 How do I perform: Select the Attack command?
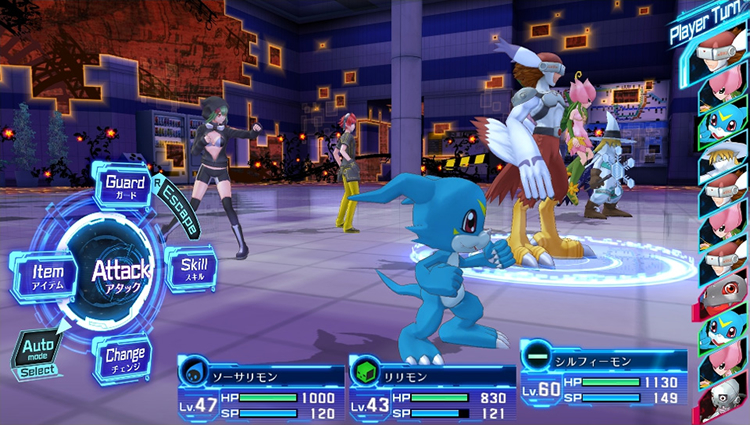pos(121,270)
